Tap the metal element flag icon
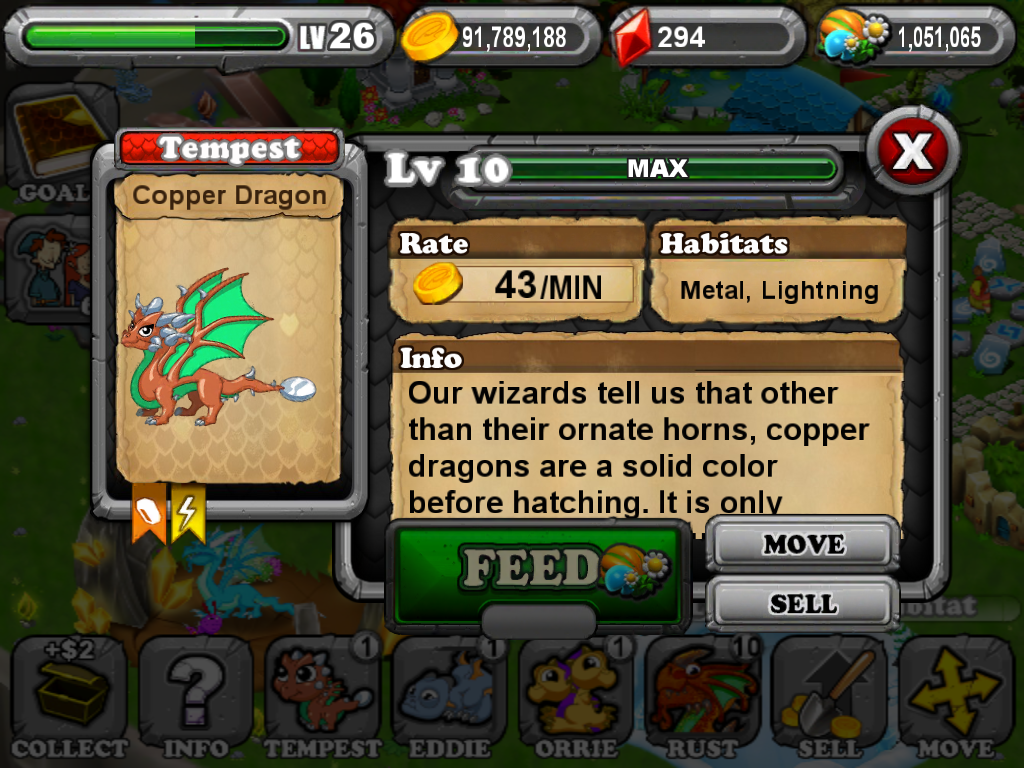 click(148, 513)
